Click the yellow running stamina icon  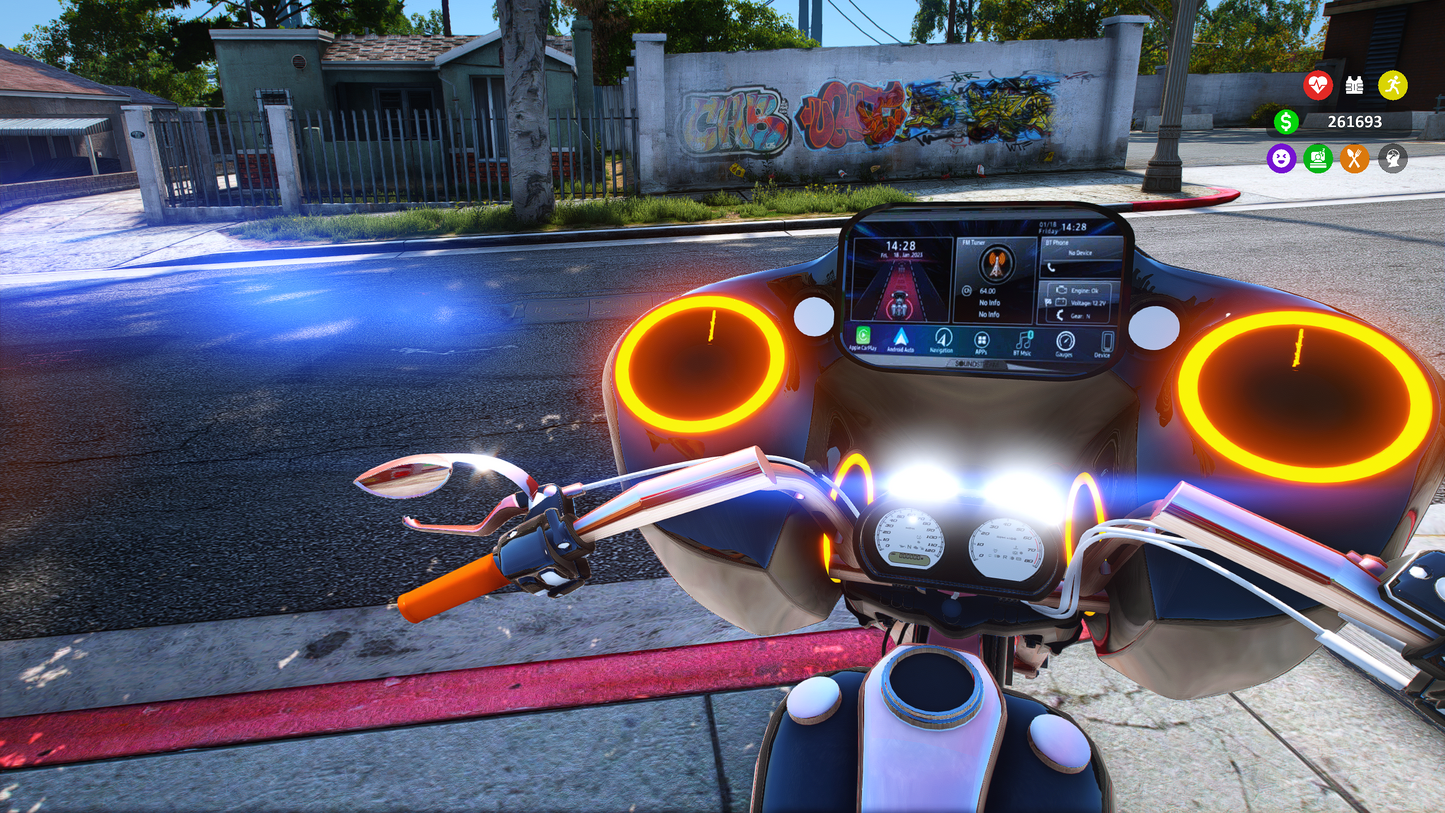pyautogui.click(x=1392, y=85)
